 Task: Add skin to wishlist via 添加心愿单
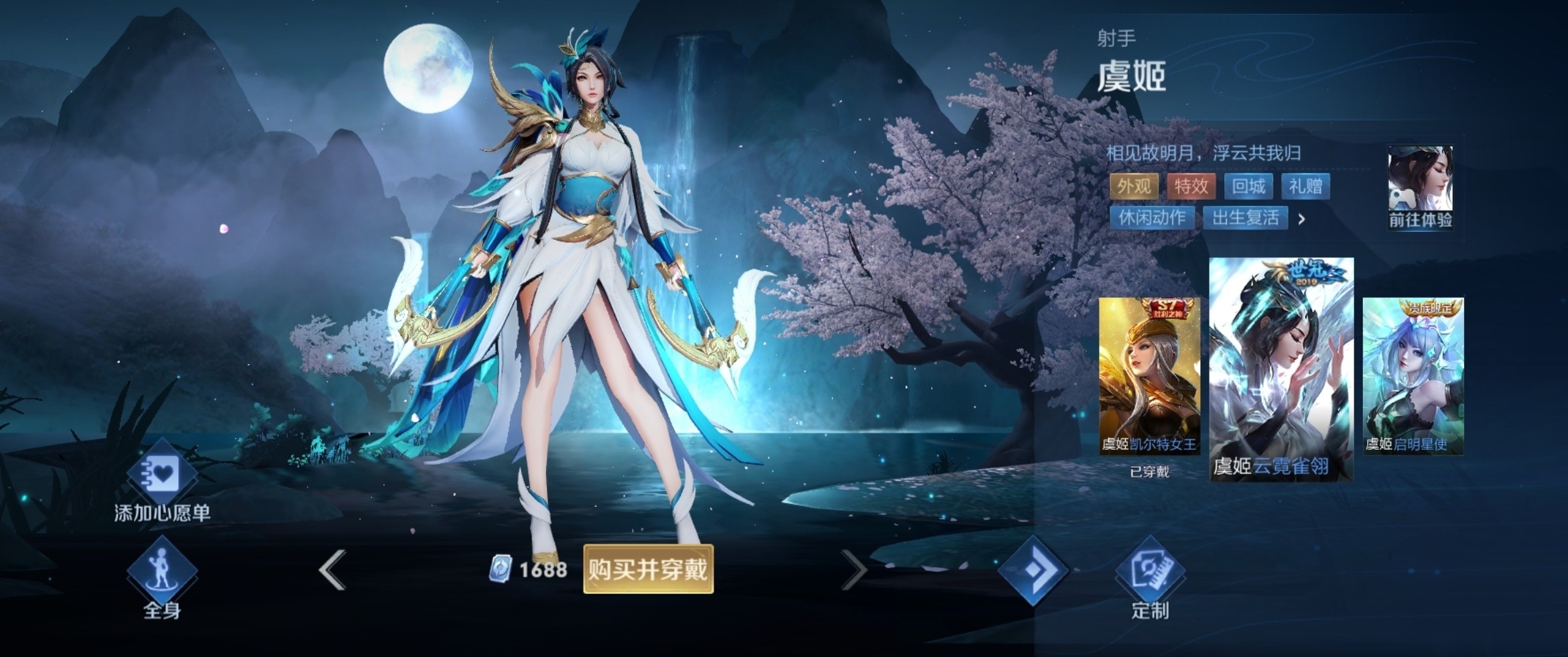[161, 480]
